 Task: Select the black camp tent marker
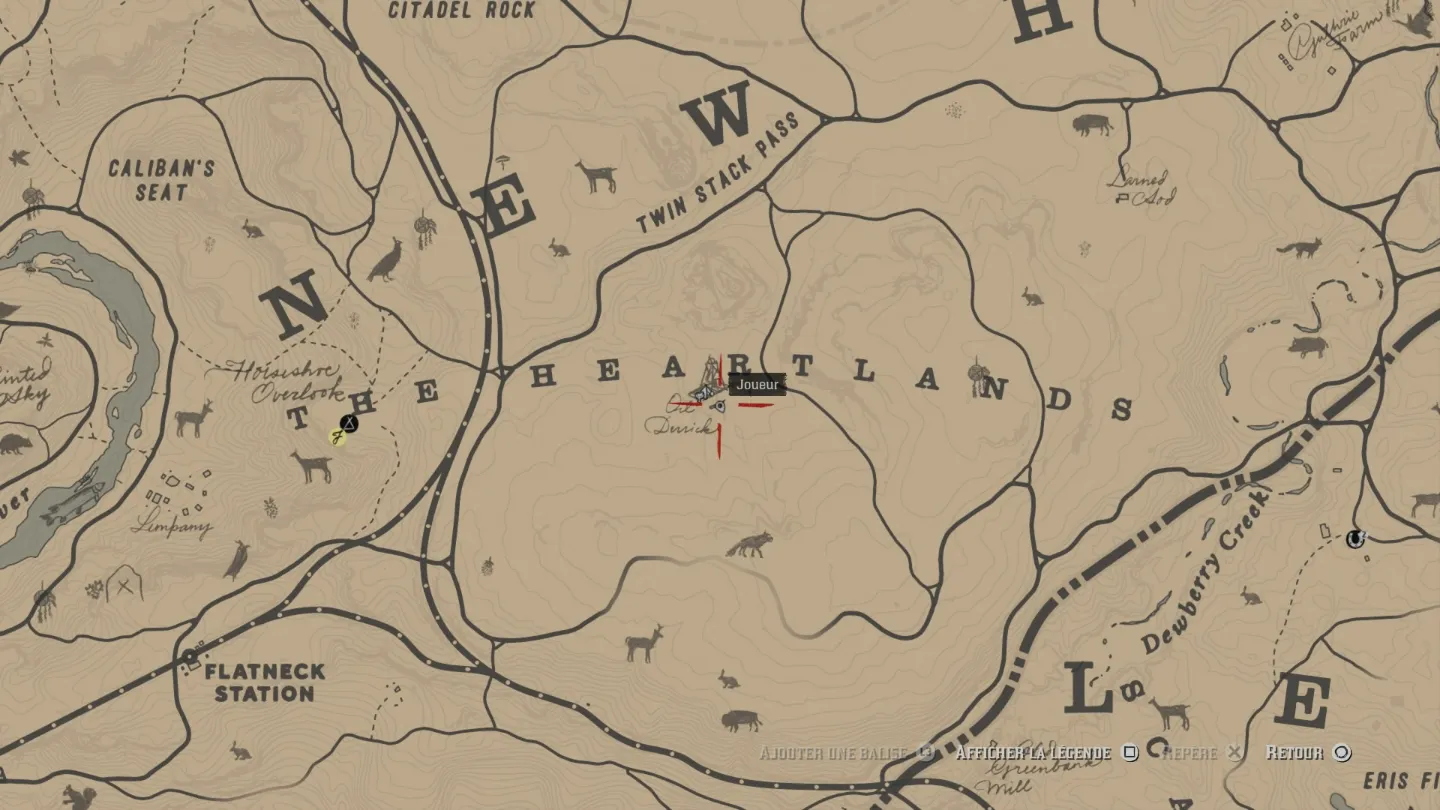tap(348, 423)
